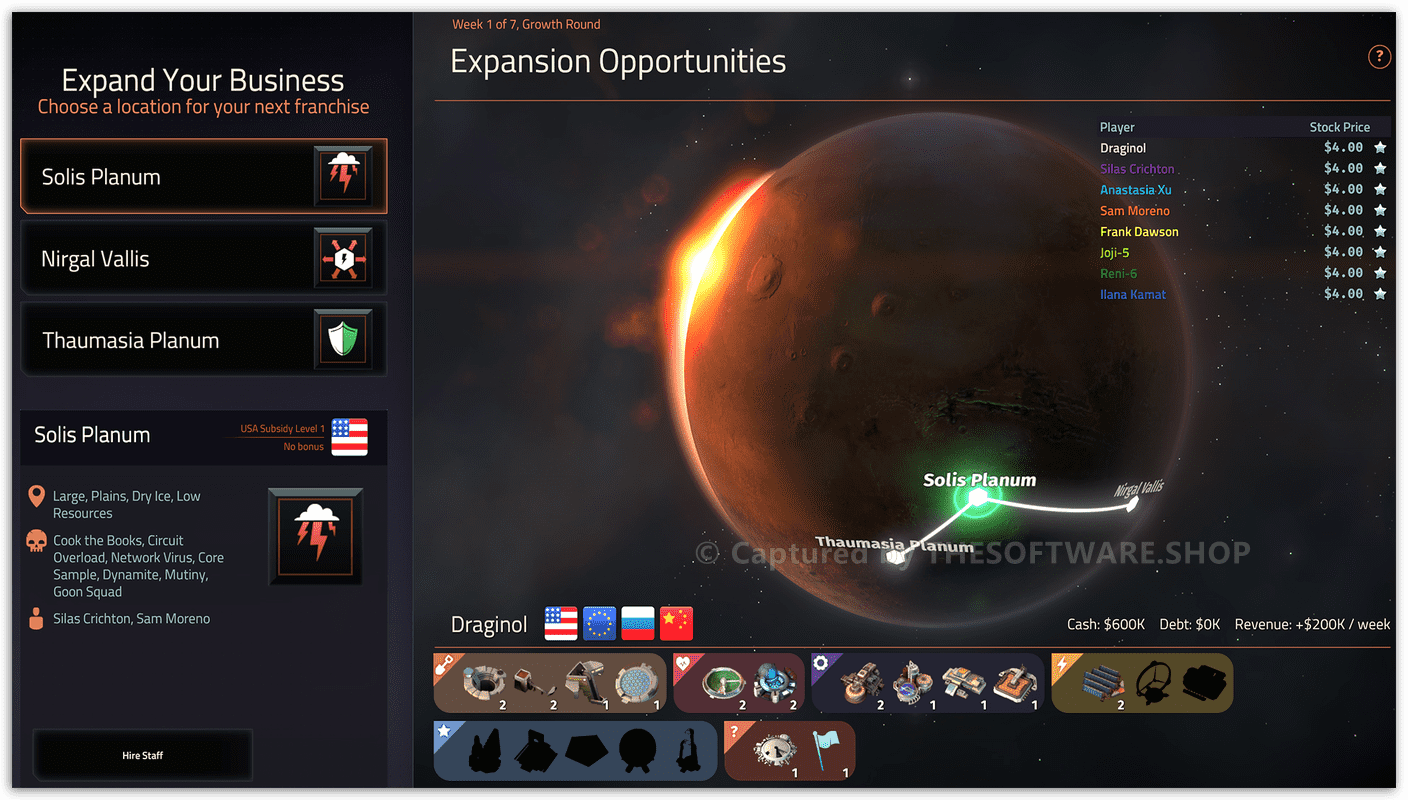The height and width of the screenshot is (800, 1408).
Task: Select the Solis Planum map marker
Action: [x=977, y=498]
